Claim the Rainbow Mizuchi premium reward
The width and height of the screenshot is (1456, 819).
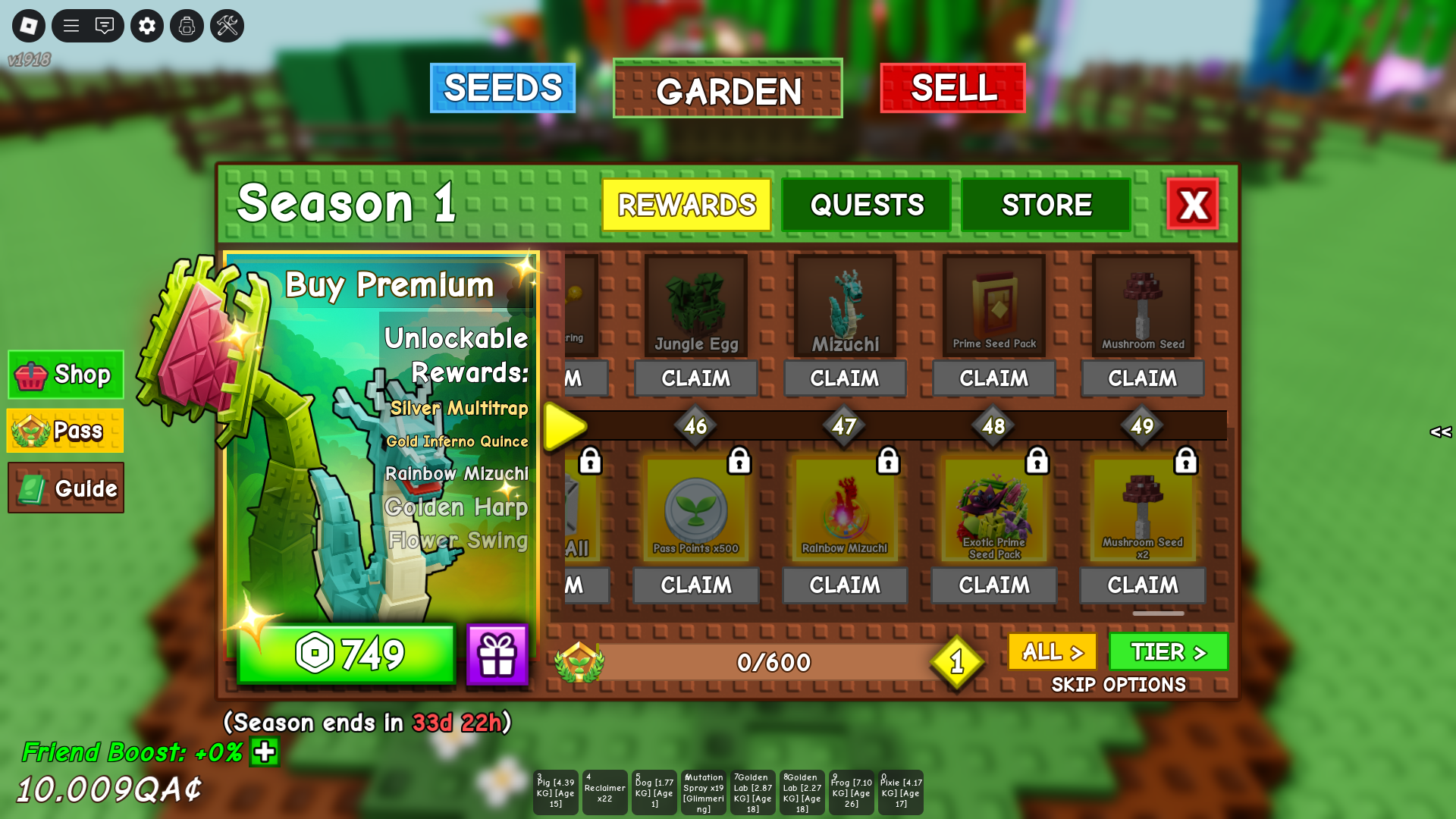[844, 585]
